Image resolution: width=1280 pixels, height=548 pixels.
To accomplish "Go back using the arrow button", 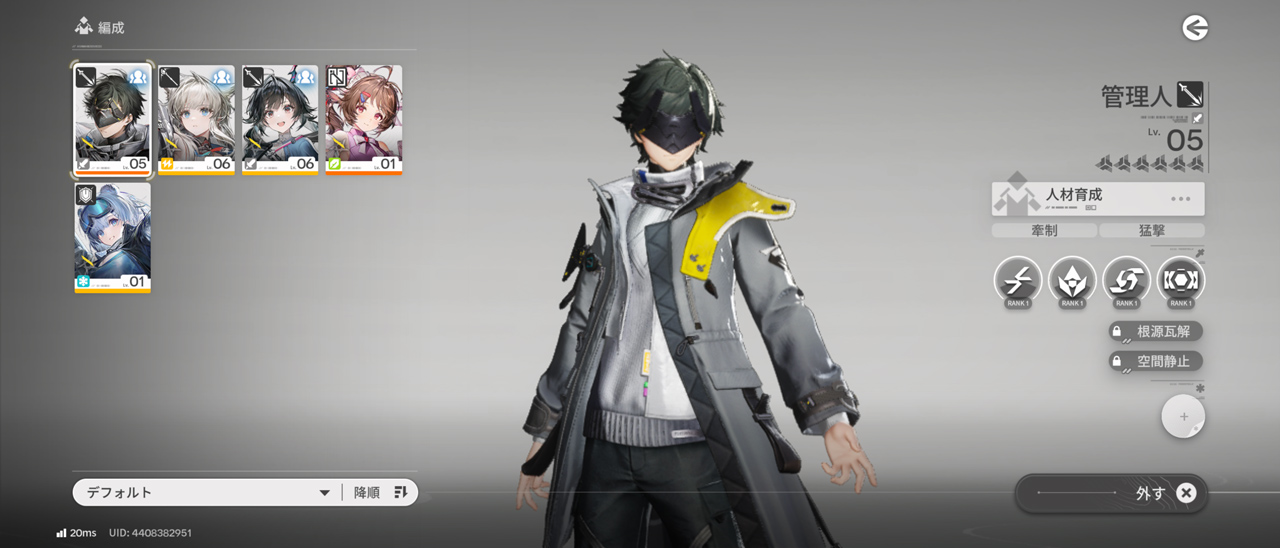I will pos(1195,28).
